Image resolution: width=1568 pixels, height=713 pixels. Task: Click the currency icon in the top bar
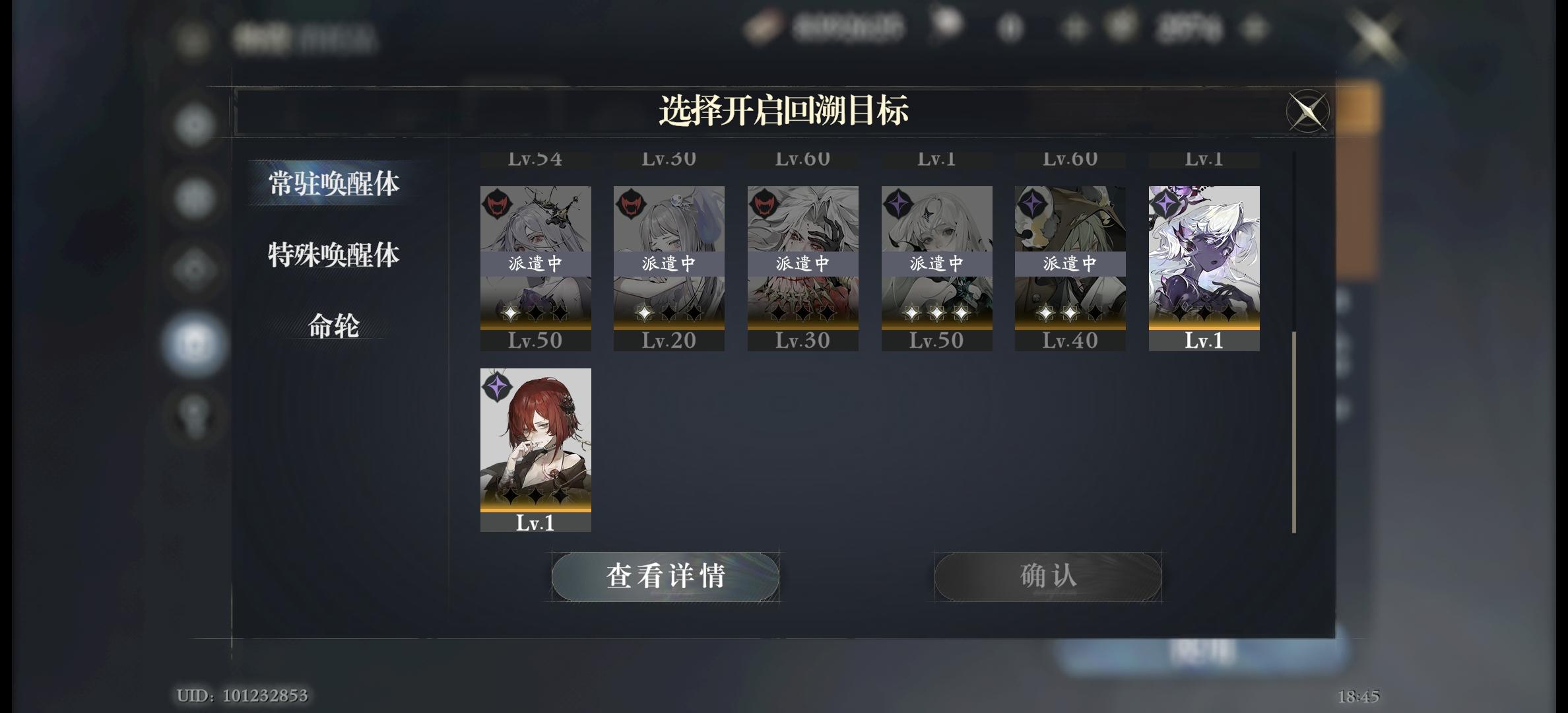point(762,28)
